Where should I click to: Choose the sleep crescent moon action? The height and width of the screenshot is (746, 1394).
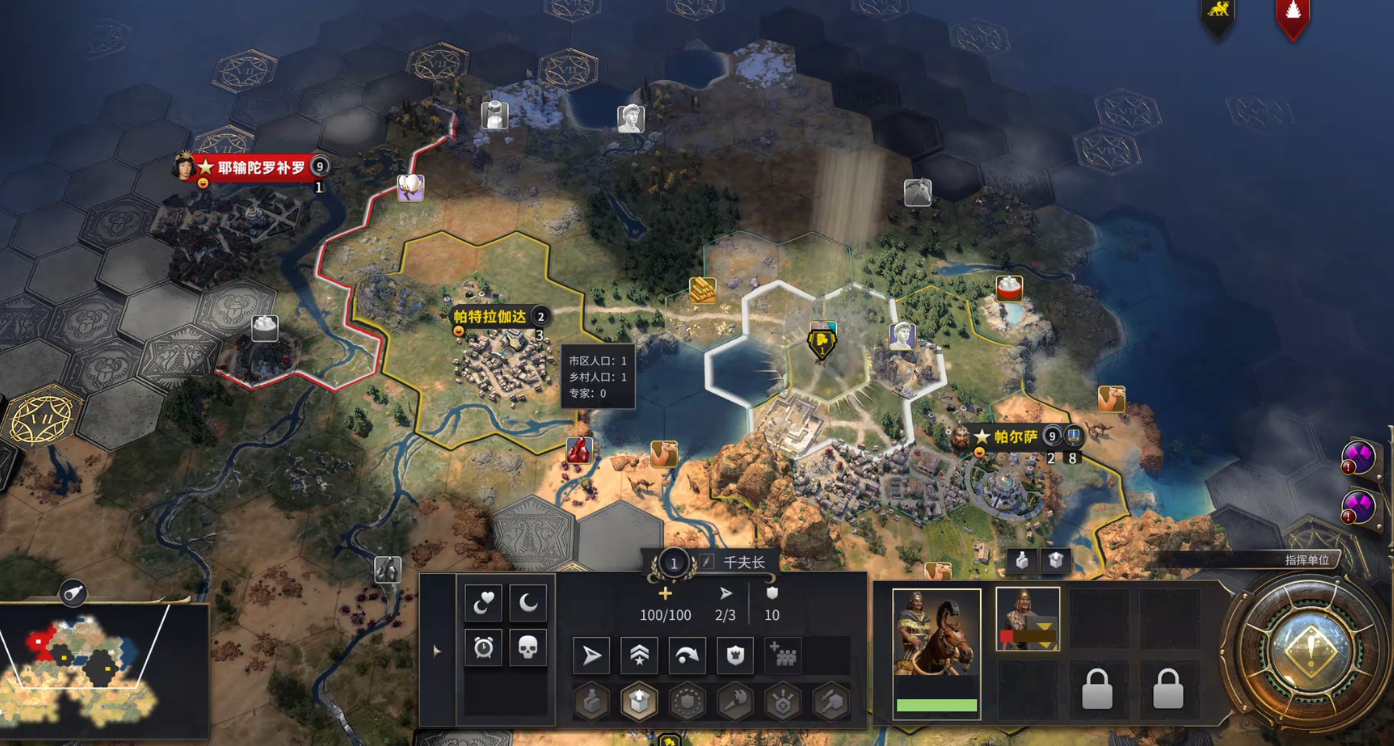[528, 603]
